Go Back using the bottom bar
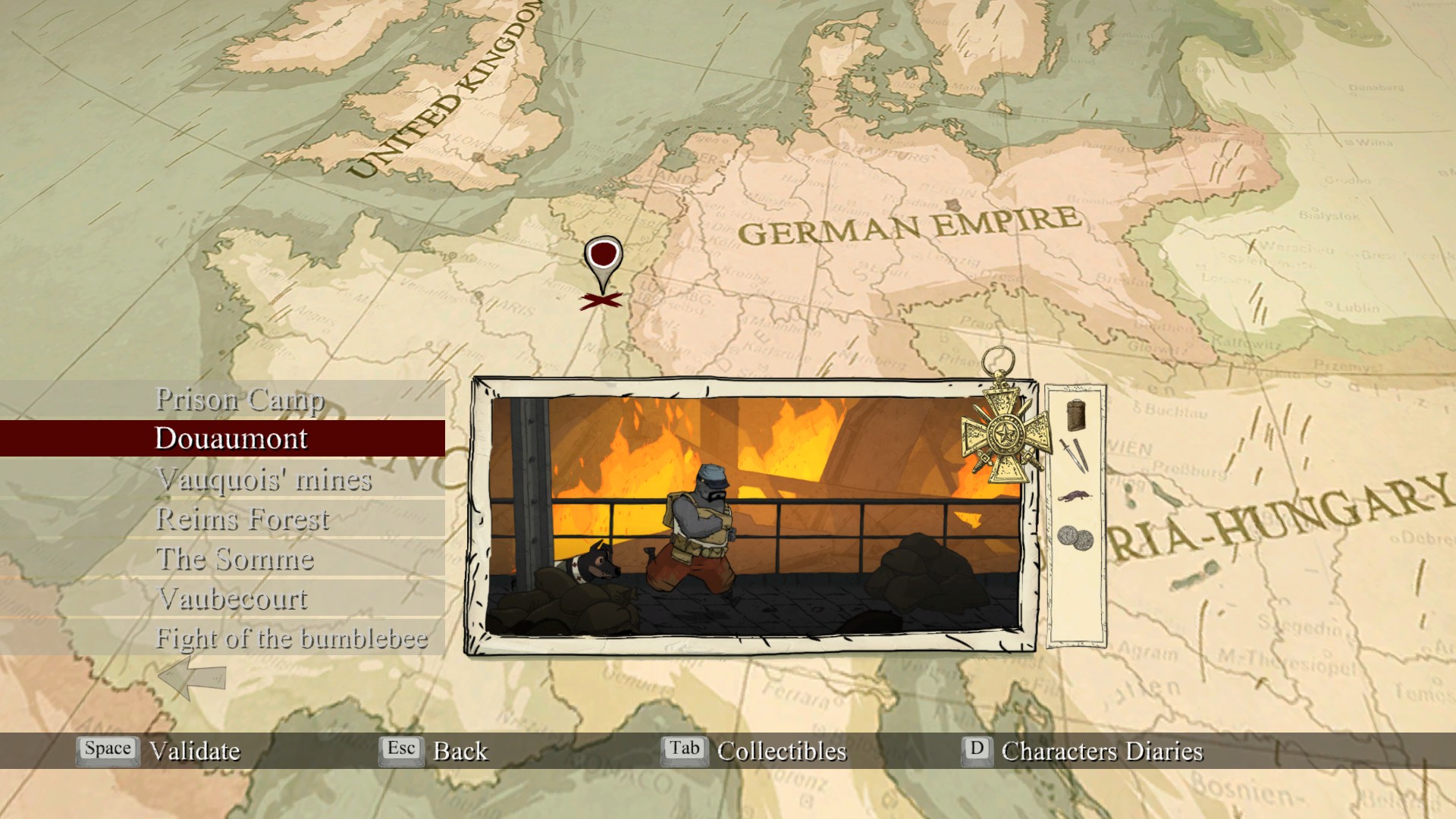Image resolution: width=1456 pixels, height=819 pixels. pyautogui.click(x=460, y=751)
